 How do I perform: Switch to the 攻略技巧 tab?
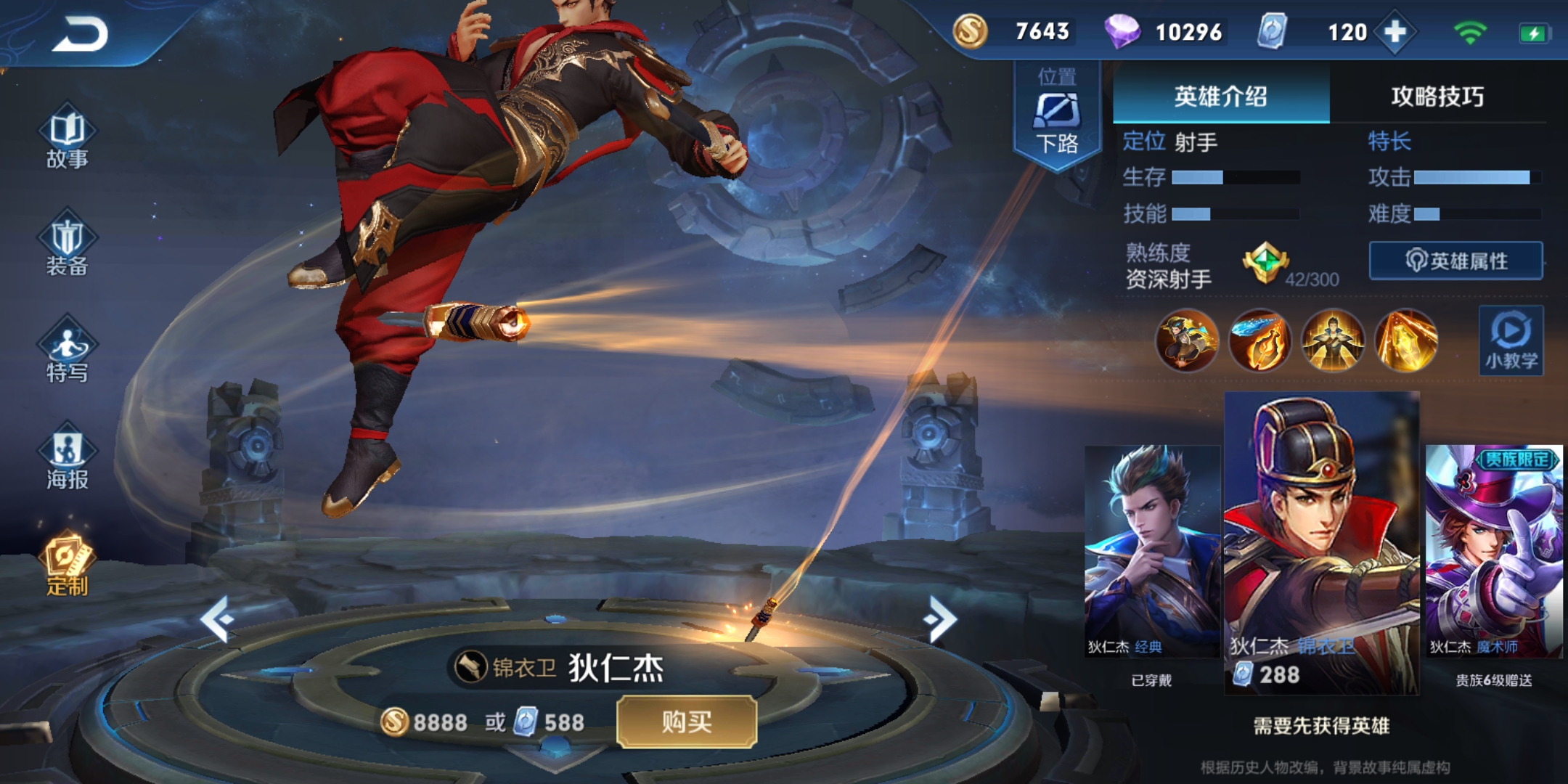coord(1437,97)
